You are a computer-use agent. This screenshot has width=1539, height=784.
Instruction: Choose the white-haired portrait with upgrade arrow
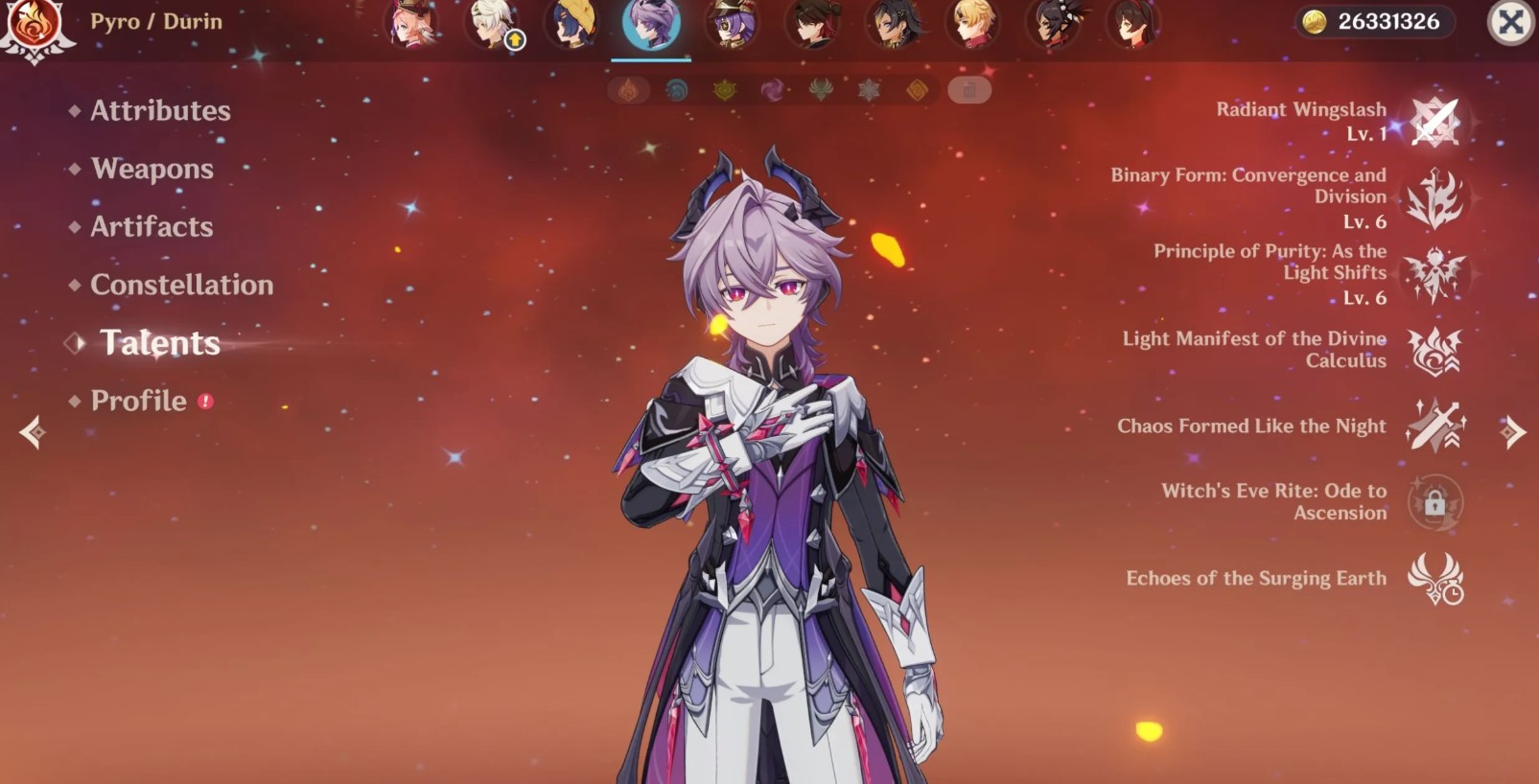pos(493,24)
